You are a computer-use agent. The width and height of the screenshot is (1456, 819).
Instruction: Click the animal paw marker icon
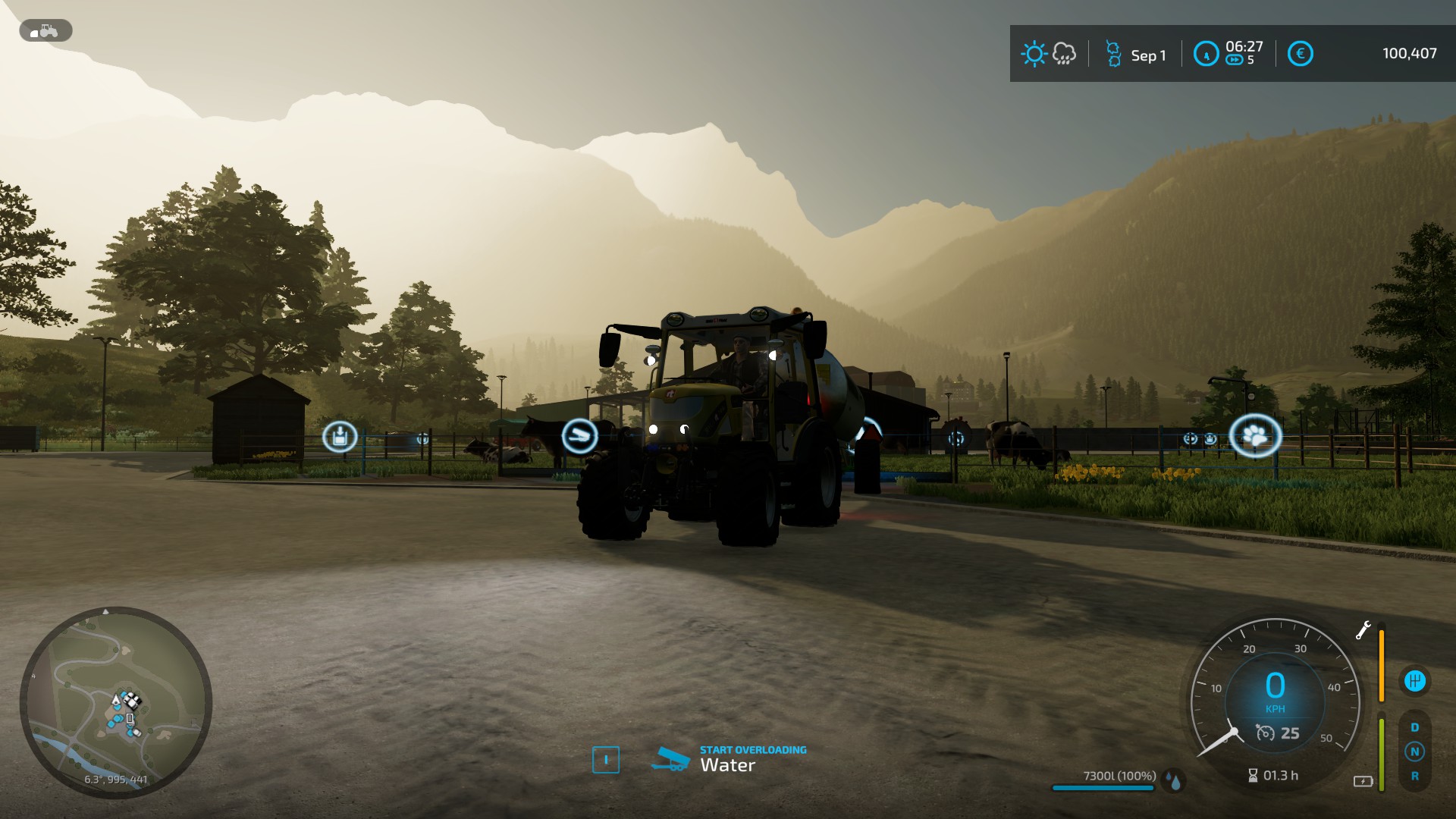[1255, 436]
